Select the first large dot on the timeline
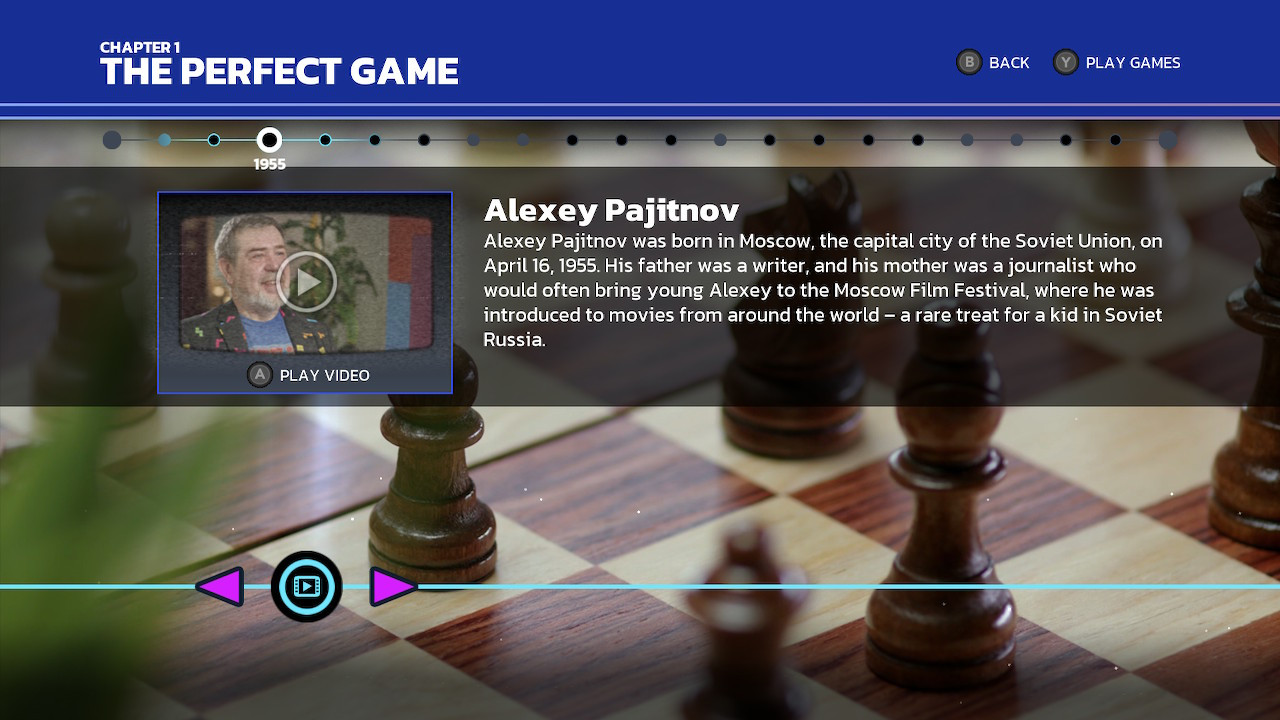This screenshot has width=1280, height=720. pos(112,140)
